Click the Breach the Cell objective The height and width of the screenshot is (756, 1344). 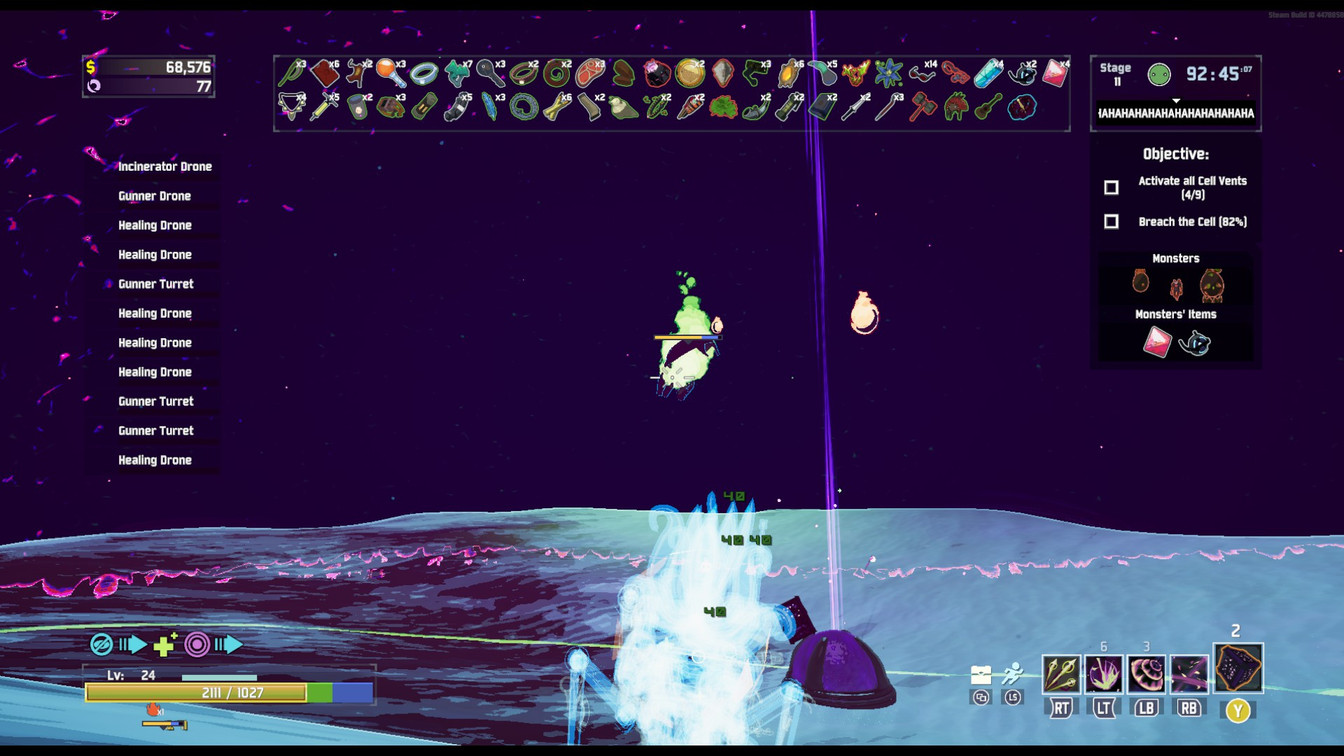pyautogui.click(x=1192, y=222)
